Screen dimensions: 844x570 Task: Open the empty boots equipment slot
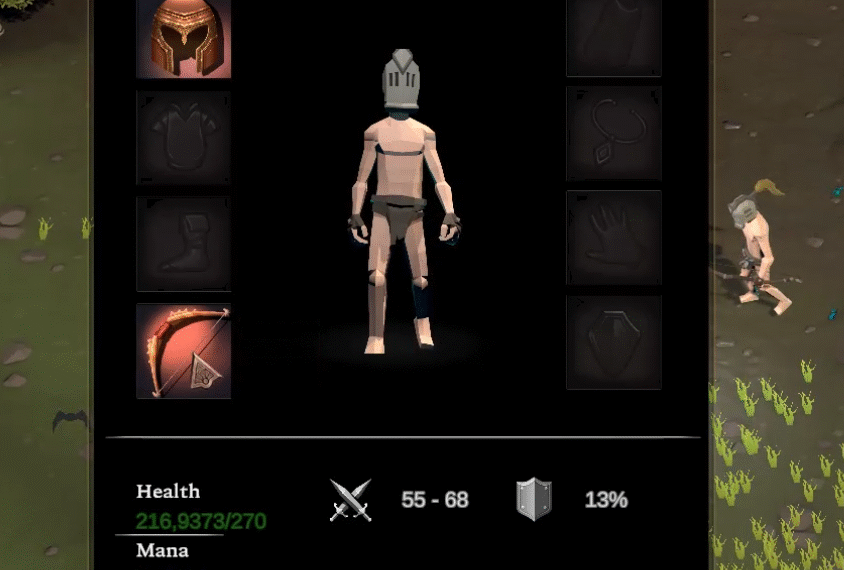click(x=183, y=244)
